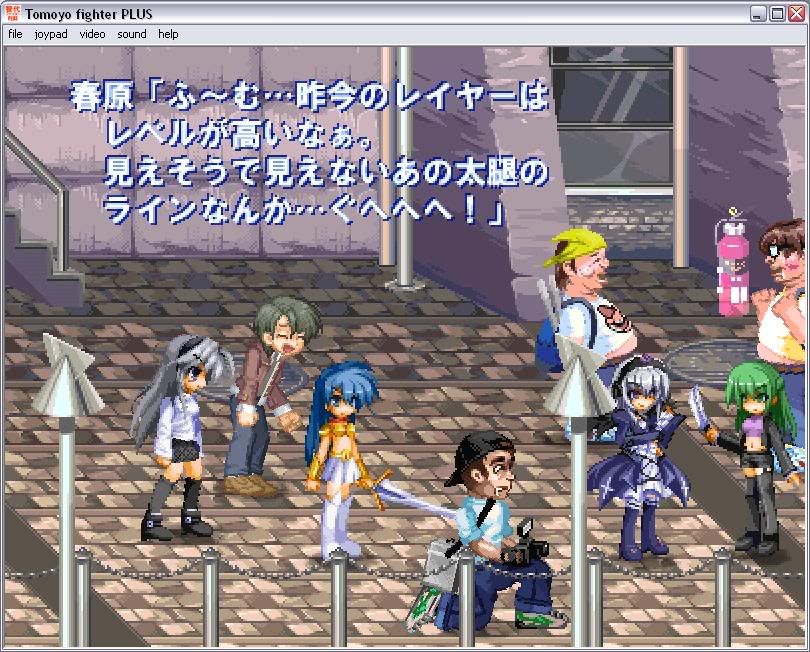This screenshot has width=810, height=652.
Task: Maximize the game window
Action: click(776, 13)
